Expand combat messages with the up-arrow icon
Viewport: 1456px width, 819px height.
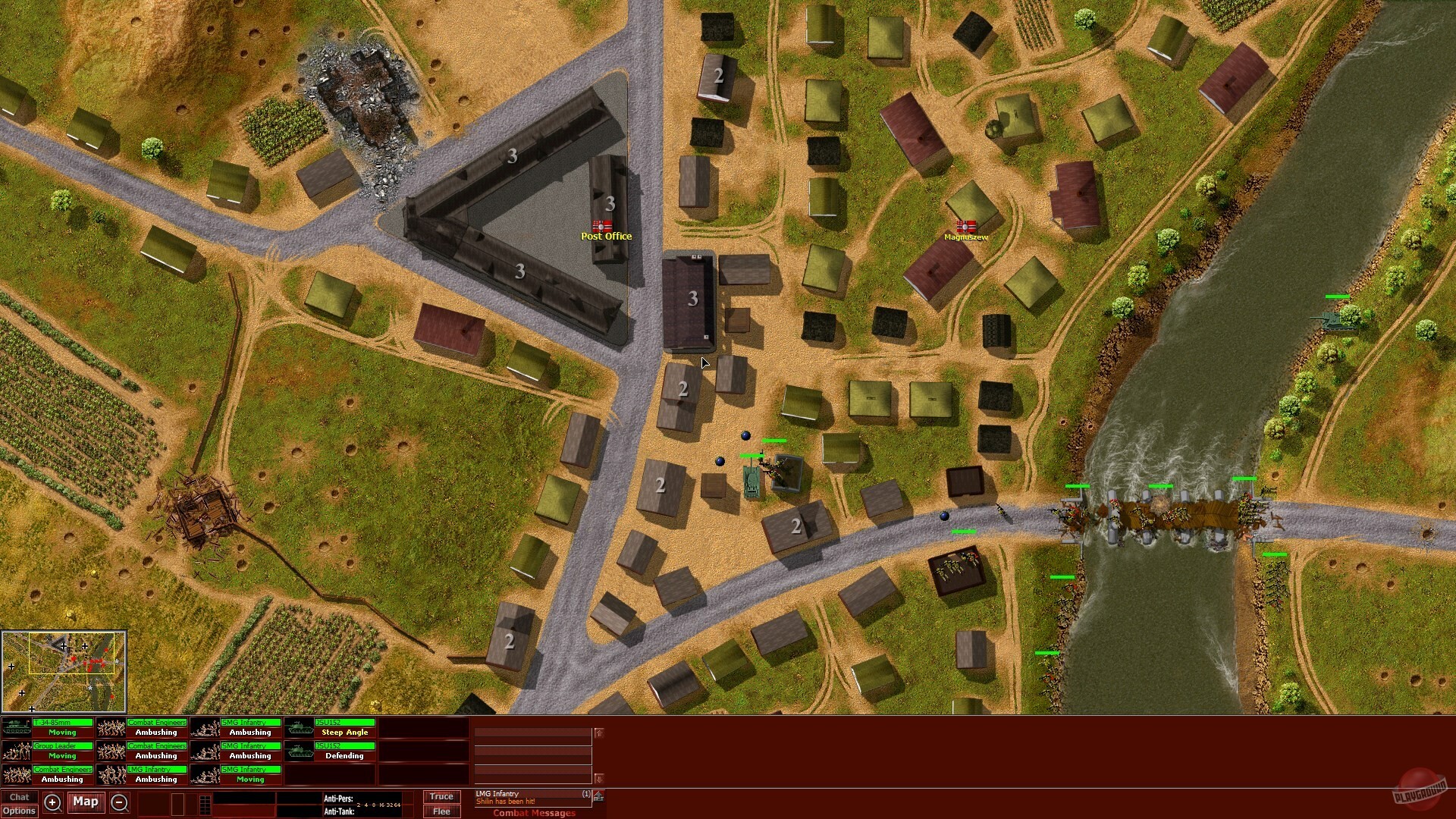(x=599, y=796)
